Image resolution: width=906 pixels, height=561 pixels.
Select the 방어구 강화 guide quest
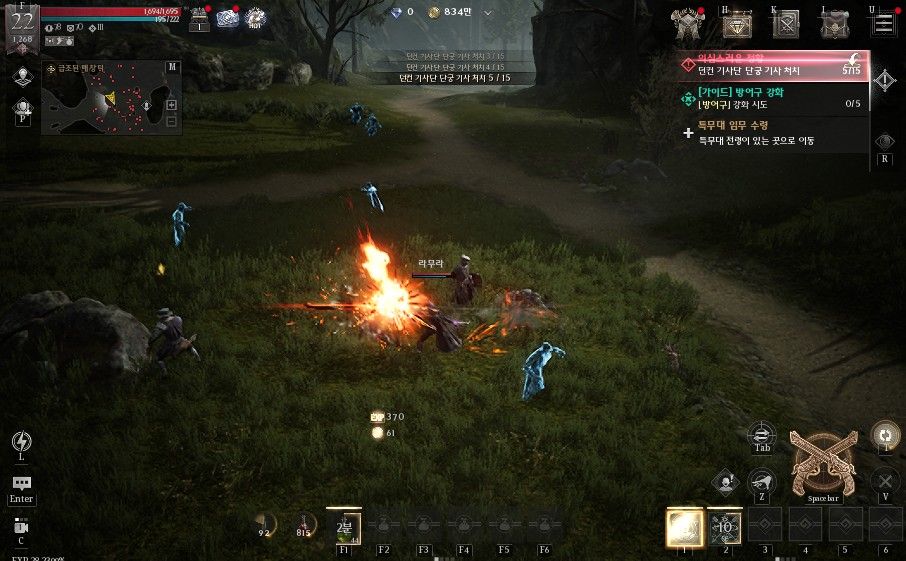770,98
